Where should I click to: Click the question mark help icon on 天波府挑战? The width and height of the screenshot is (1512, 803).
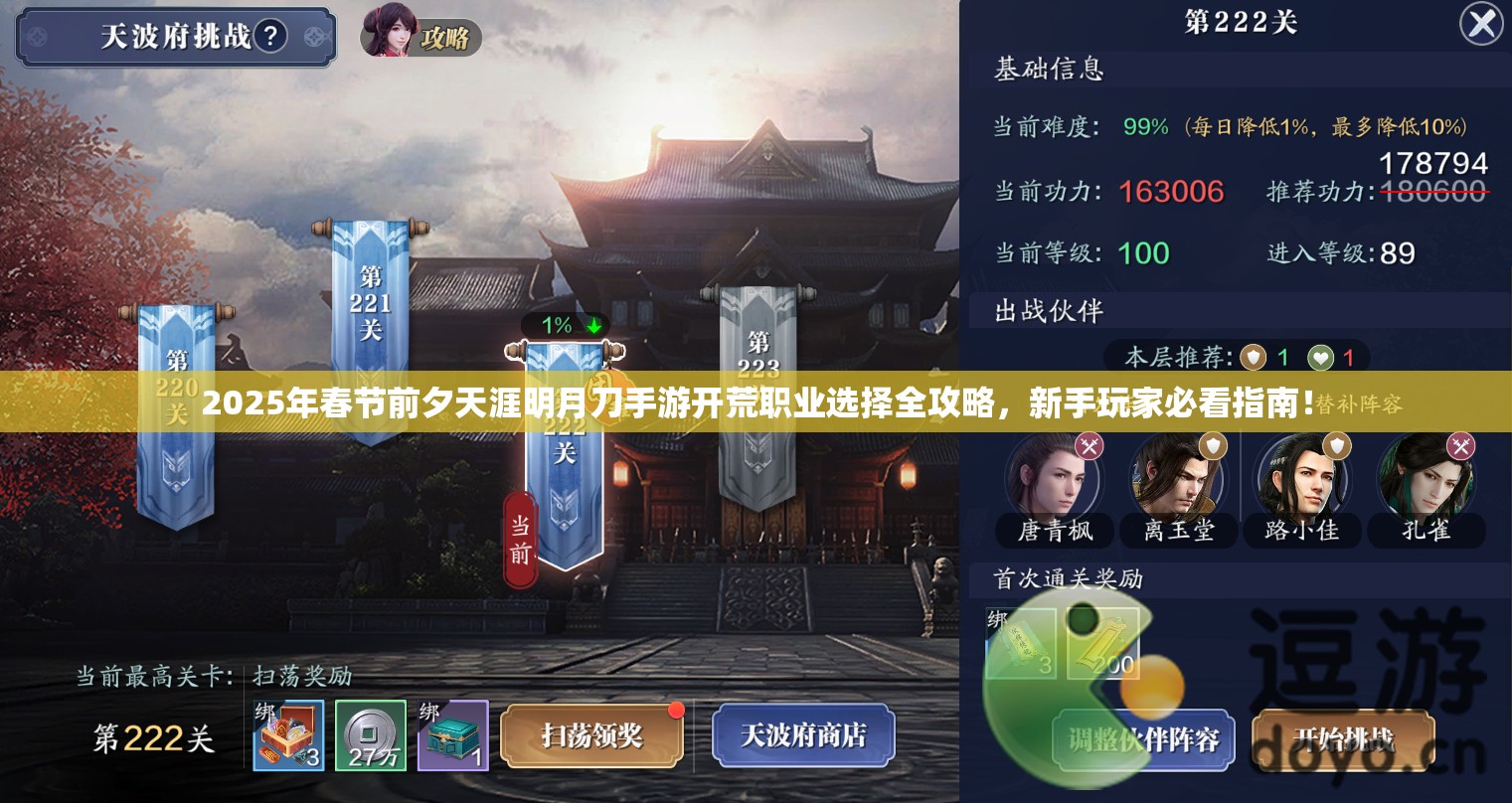click(270, 34)
